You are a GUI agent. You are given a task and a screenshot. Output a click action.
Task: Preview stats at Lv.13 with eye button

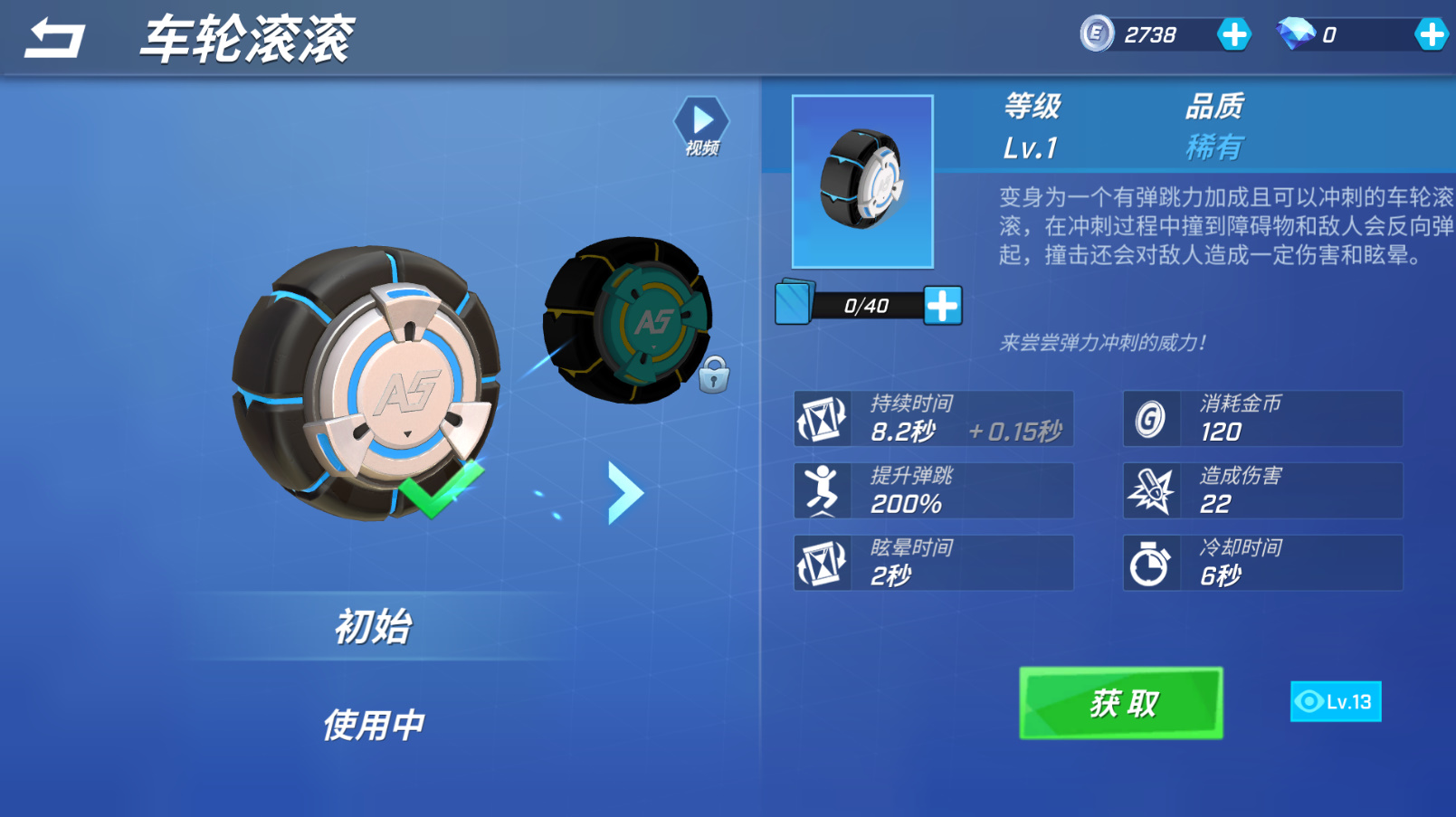[1335, 702]
